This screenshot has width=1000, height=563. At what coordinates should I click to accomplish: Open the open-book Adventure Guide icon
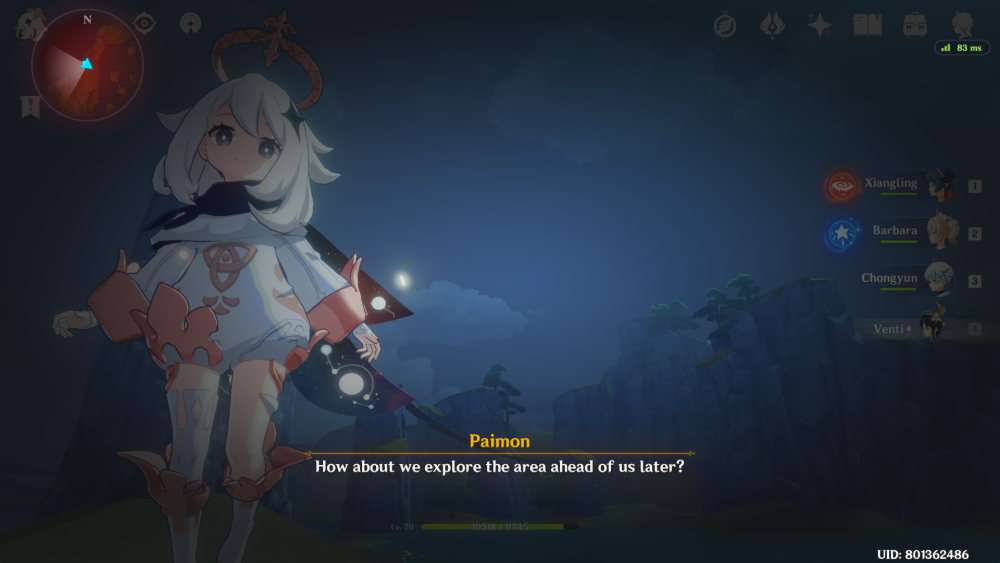point(866,26)
